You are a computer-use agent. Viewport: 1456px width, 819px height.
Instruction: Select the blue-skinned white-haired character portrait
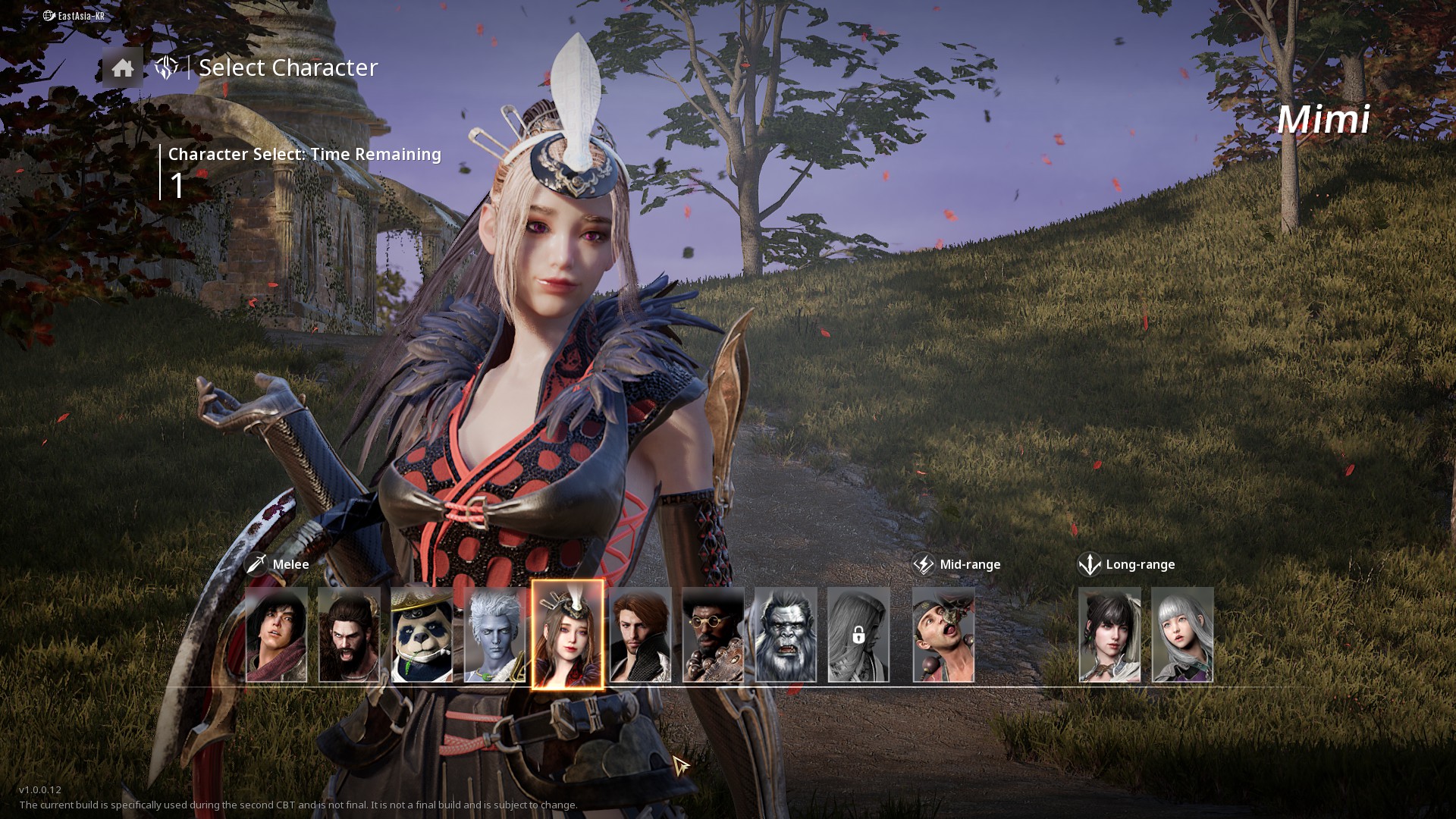click(494, 635)
